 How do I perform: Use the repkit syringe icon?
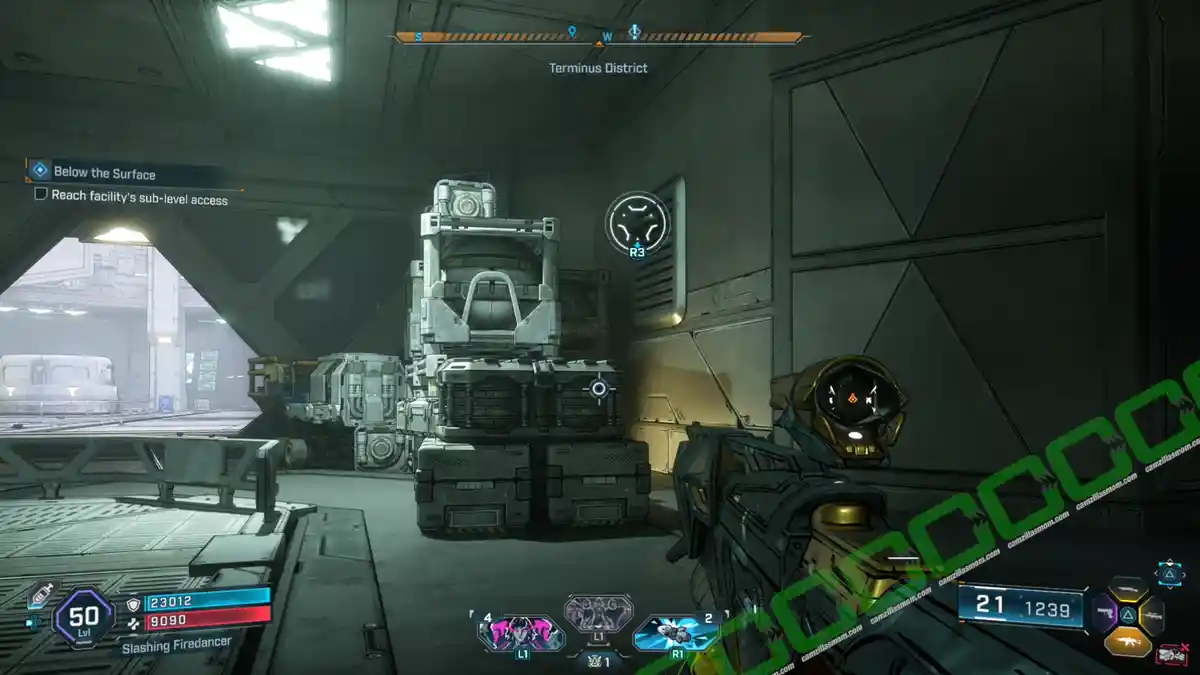point(41,592)
